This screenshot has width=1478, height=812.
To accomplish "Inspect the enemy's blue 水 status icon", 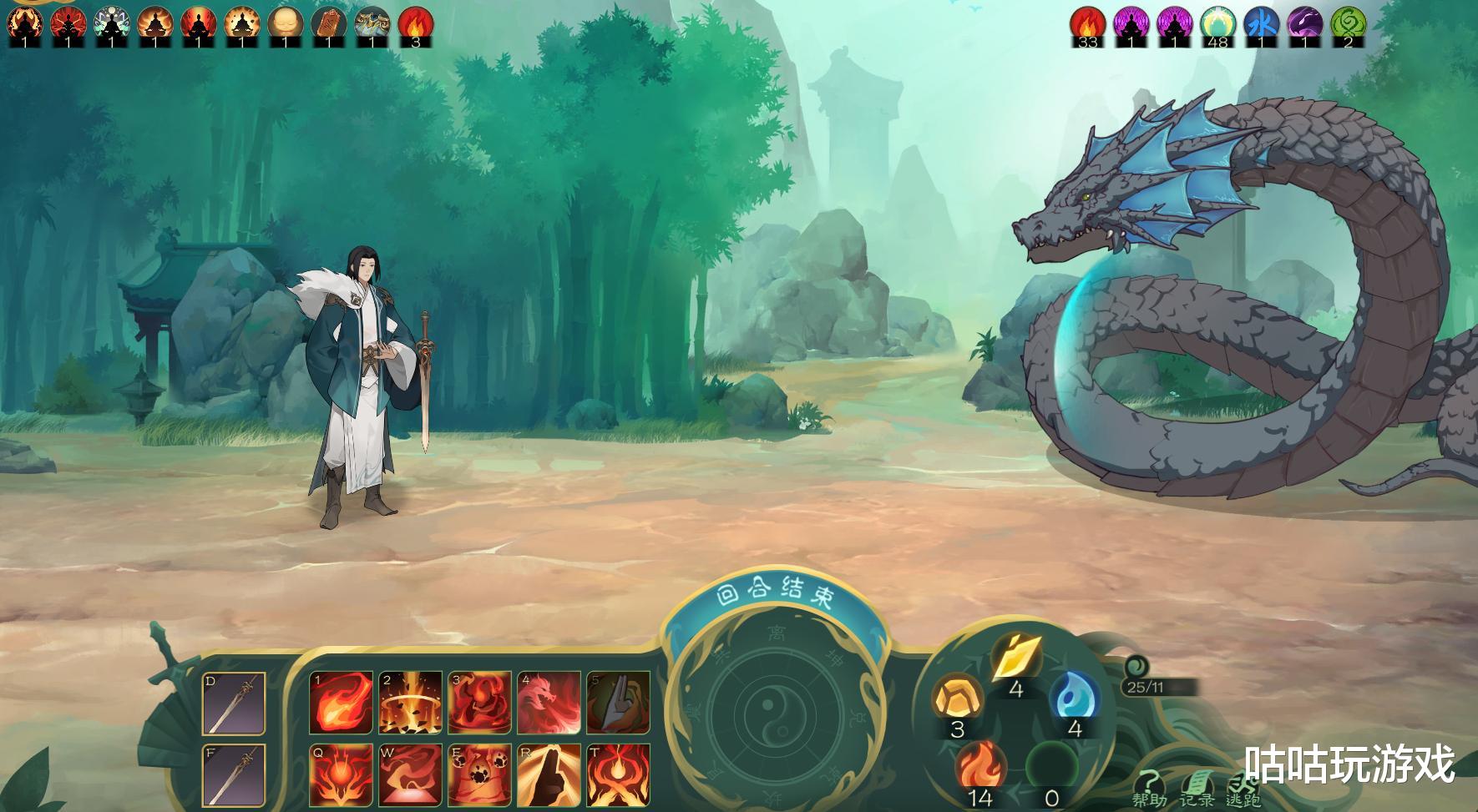I will click(x=1260, y=23).
